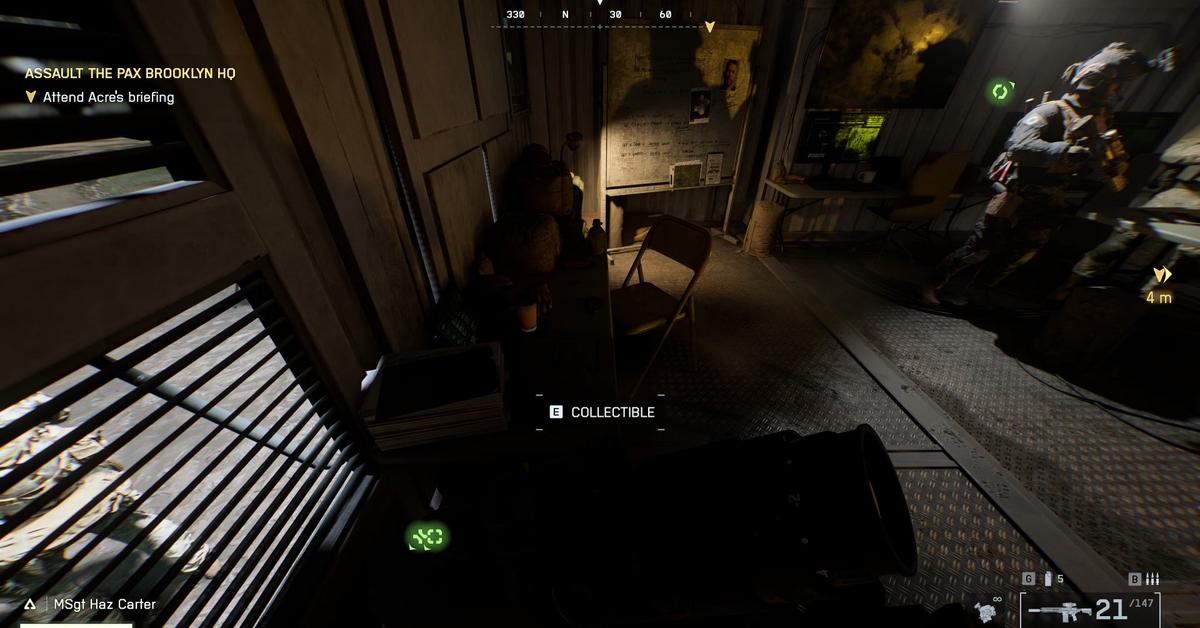1200x628 pixels.
Task: Select the Attend Acre's briefing objective
Action: (108, 97)
